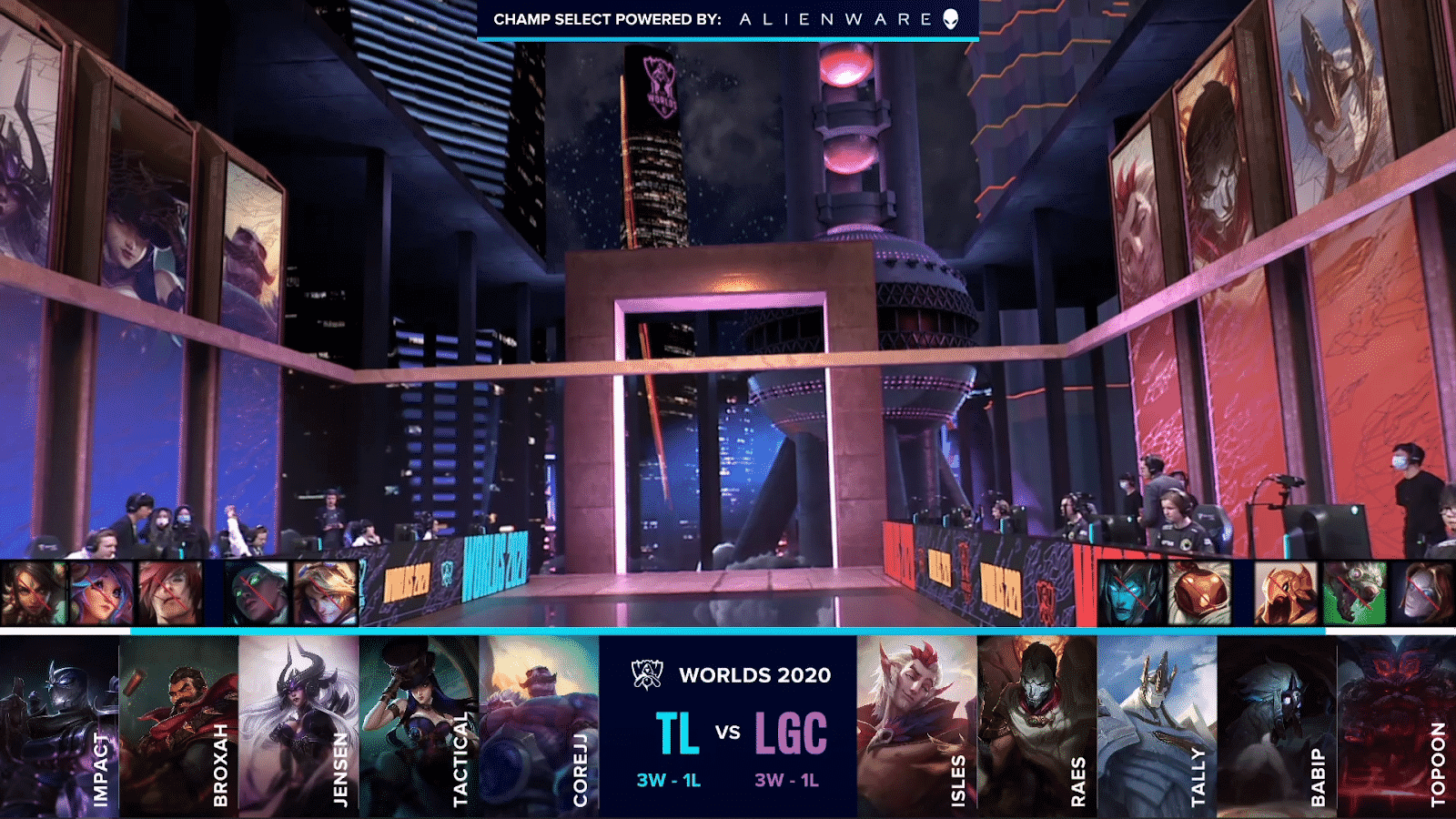Click Raes' Jhin pick card
The image size is (1456, 819).
point(1036,725)
